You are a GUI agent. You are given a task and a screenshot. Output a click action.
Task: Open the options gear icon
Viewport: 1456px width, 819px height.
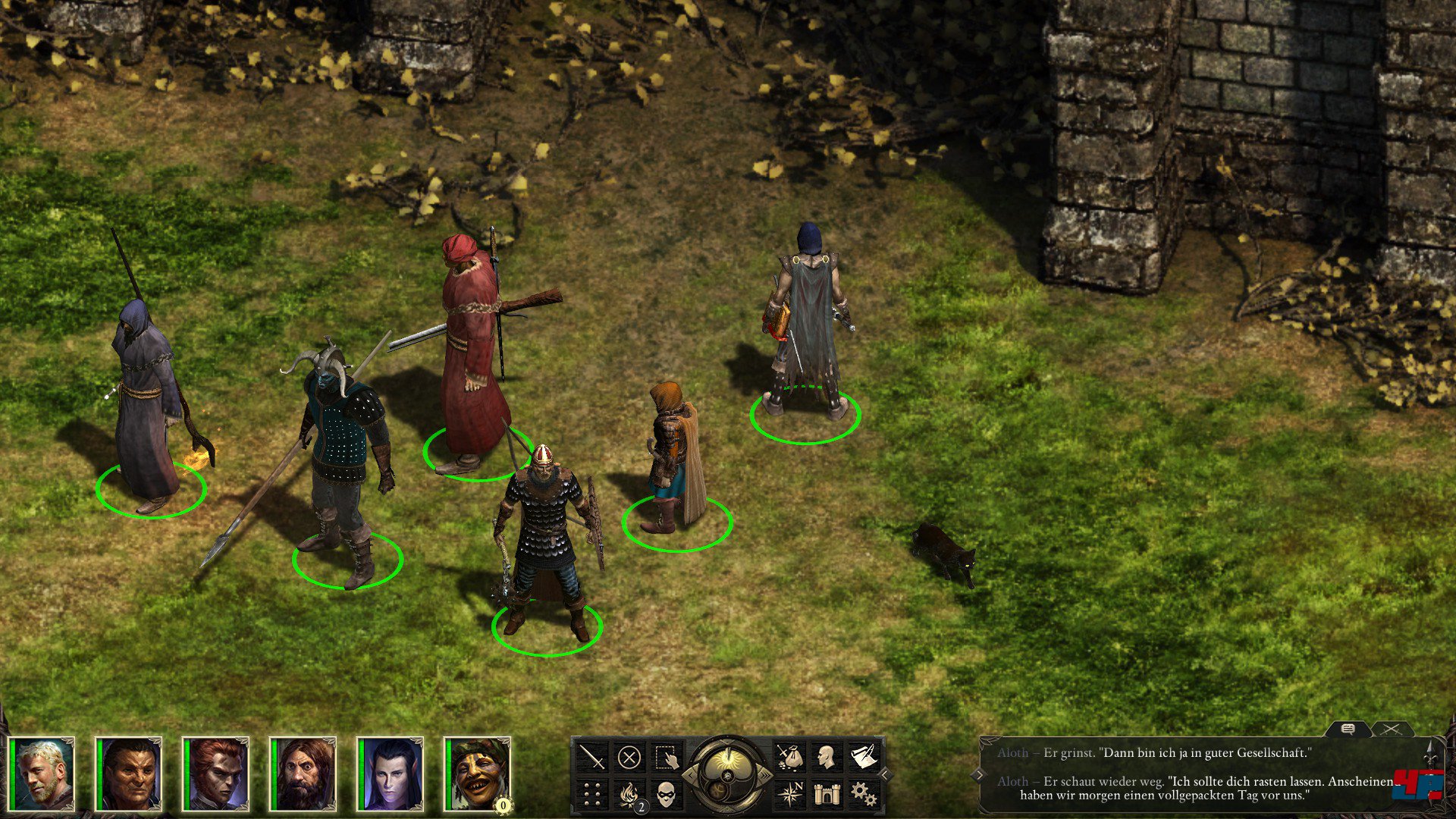863,794
